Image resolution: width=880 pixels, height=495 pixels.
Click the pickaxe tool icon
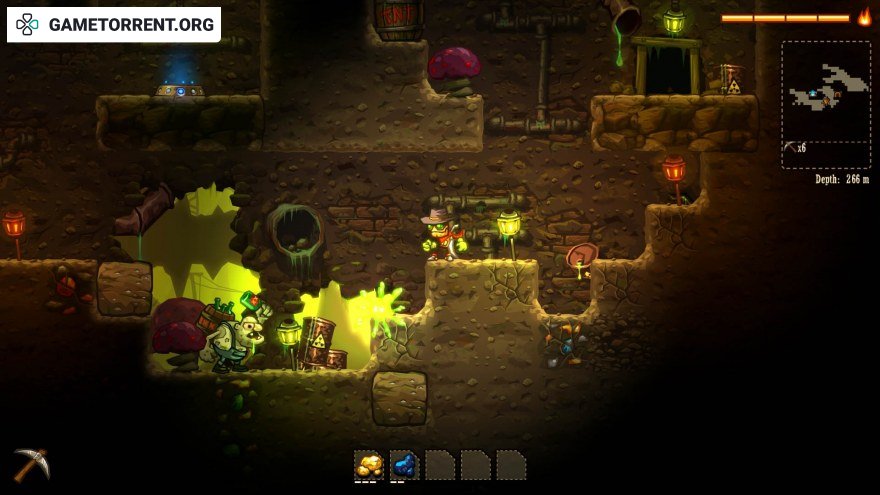tap(31, 464)
